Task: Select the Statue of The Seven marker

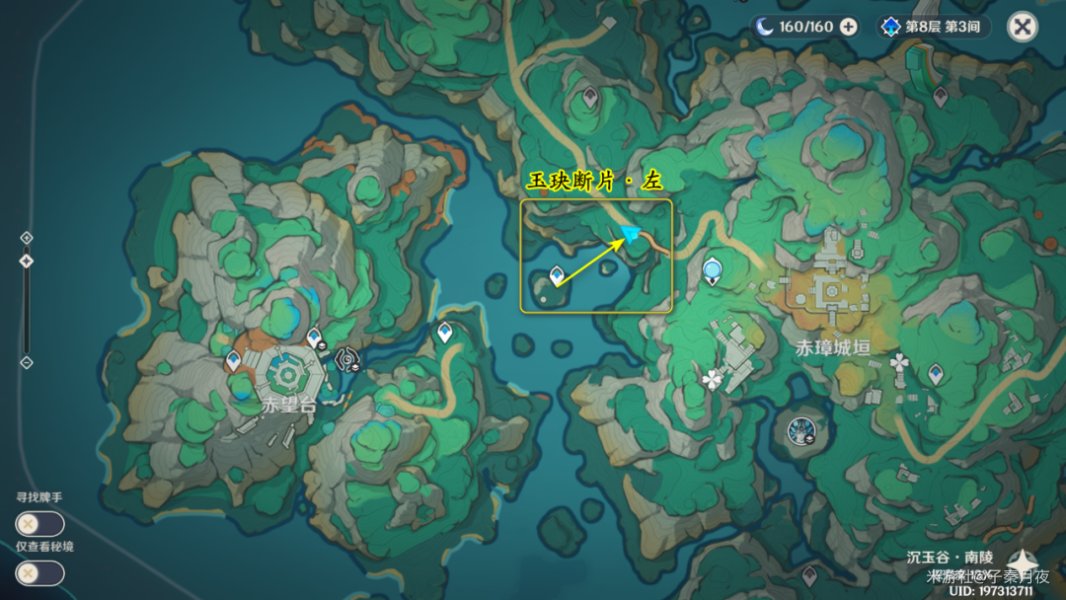Action: (712, 269)
